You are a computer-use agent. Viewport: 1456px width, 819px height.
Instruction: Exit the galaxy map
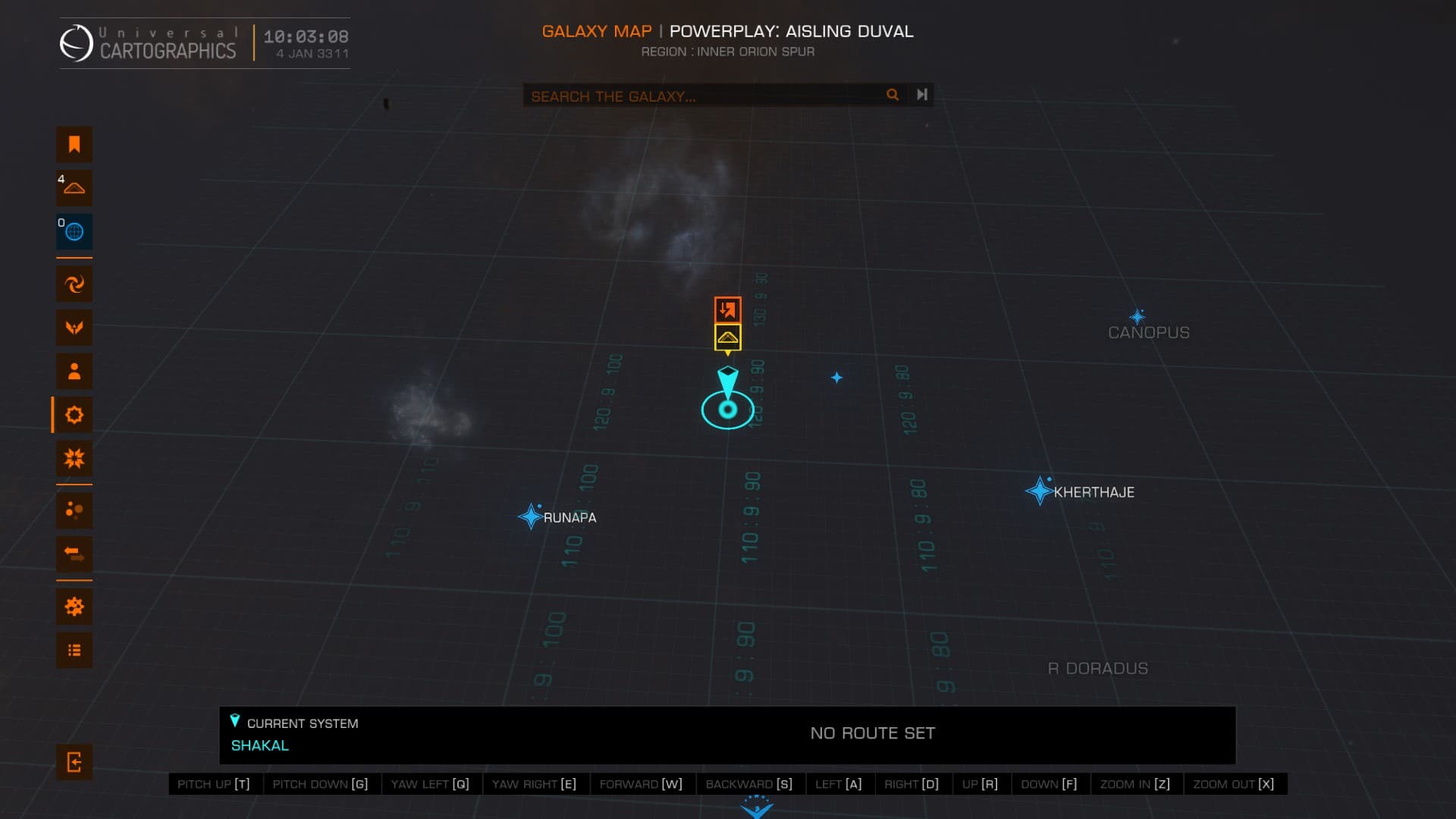pos(74,762)
